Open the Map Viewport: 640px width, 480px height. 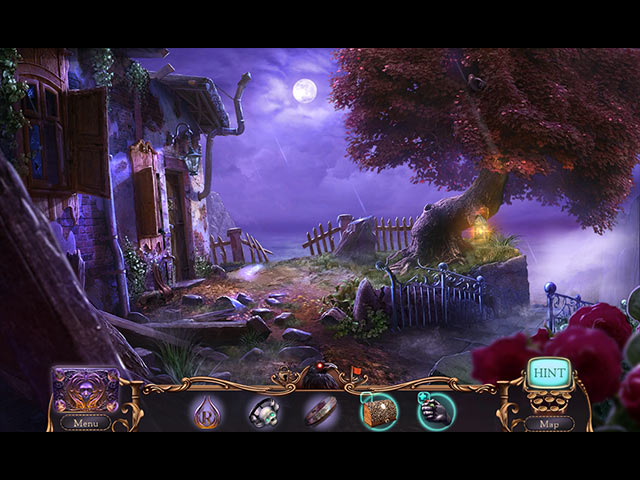(x=549, y=423)
